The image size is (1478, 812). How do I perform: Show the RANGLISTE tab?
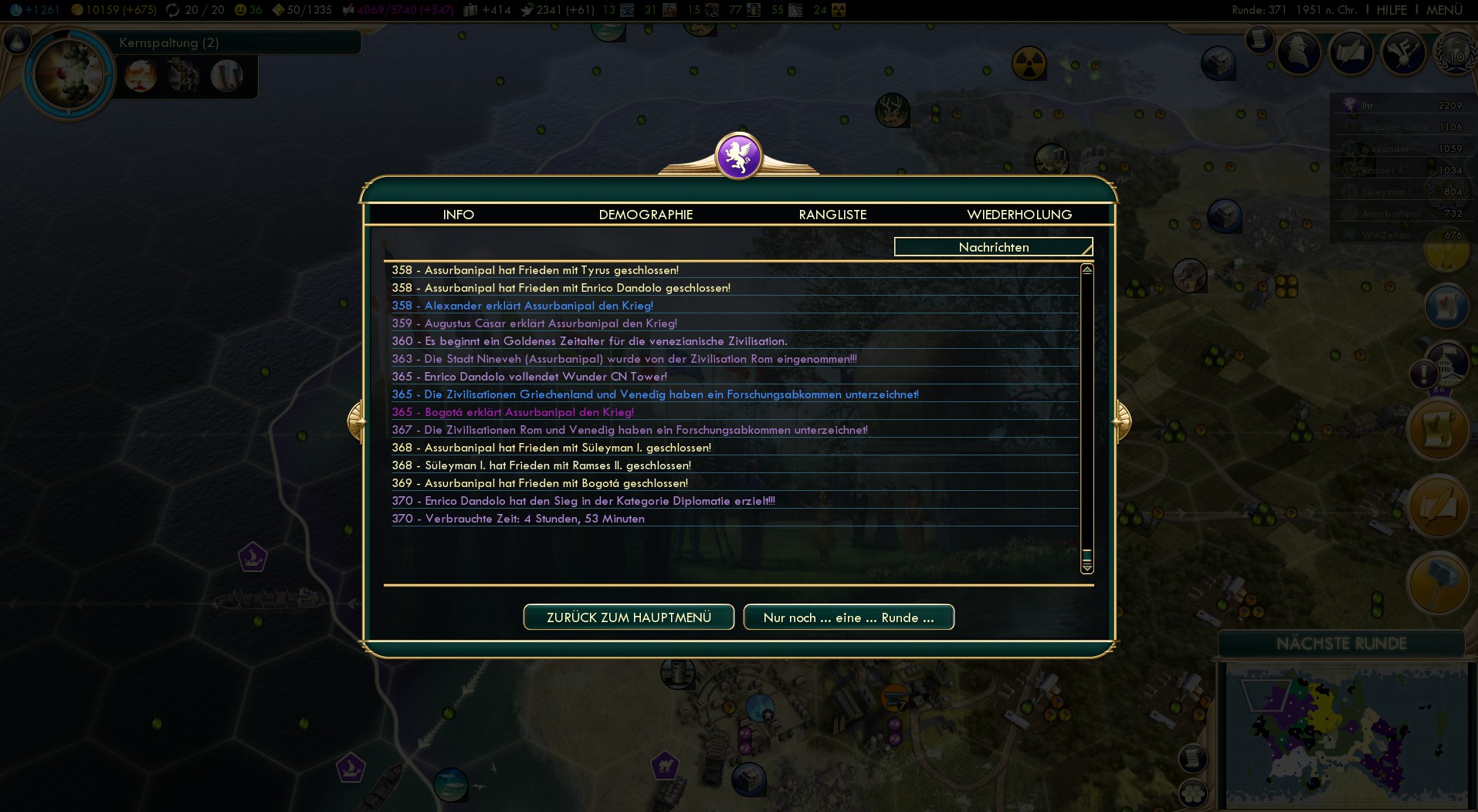[832, 215]
